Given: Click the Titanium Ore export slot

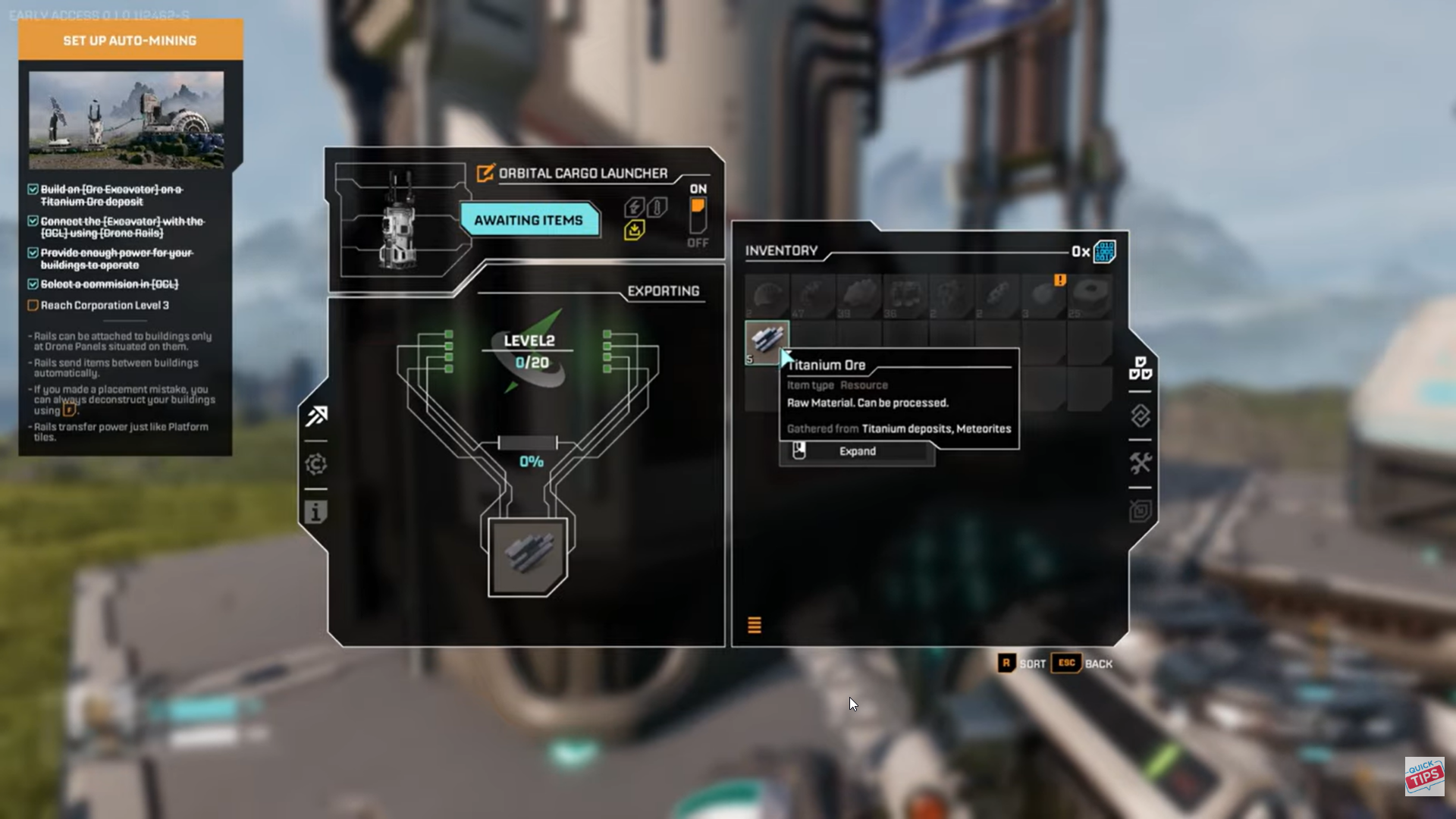Looking at the screenshot, I should coord(528,557).
